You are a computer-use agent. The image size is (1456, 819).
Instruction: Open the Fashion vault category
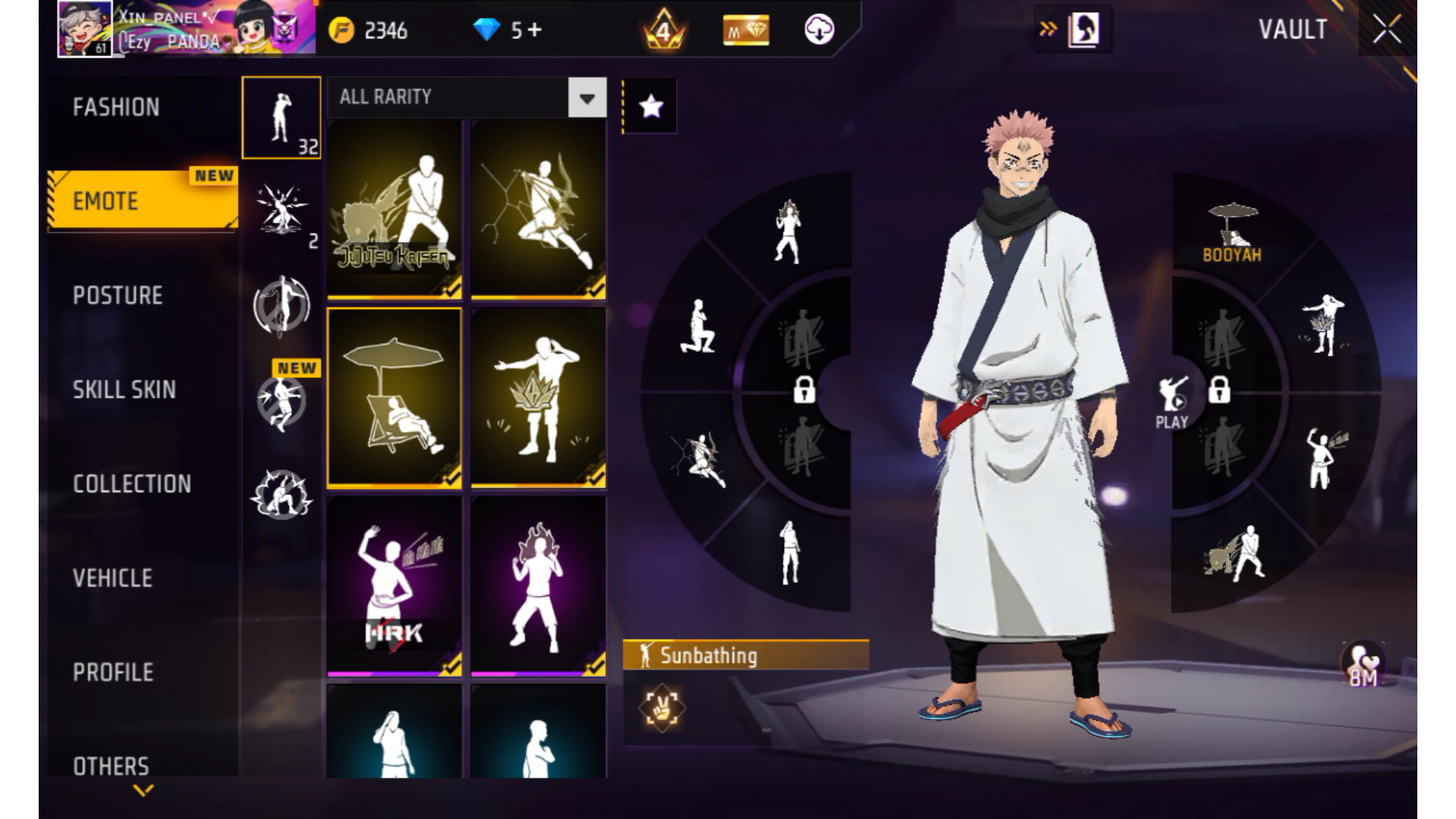[117, 107]
